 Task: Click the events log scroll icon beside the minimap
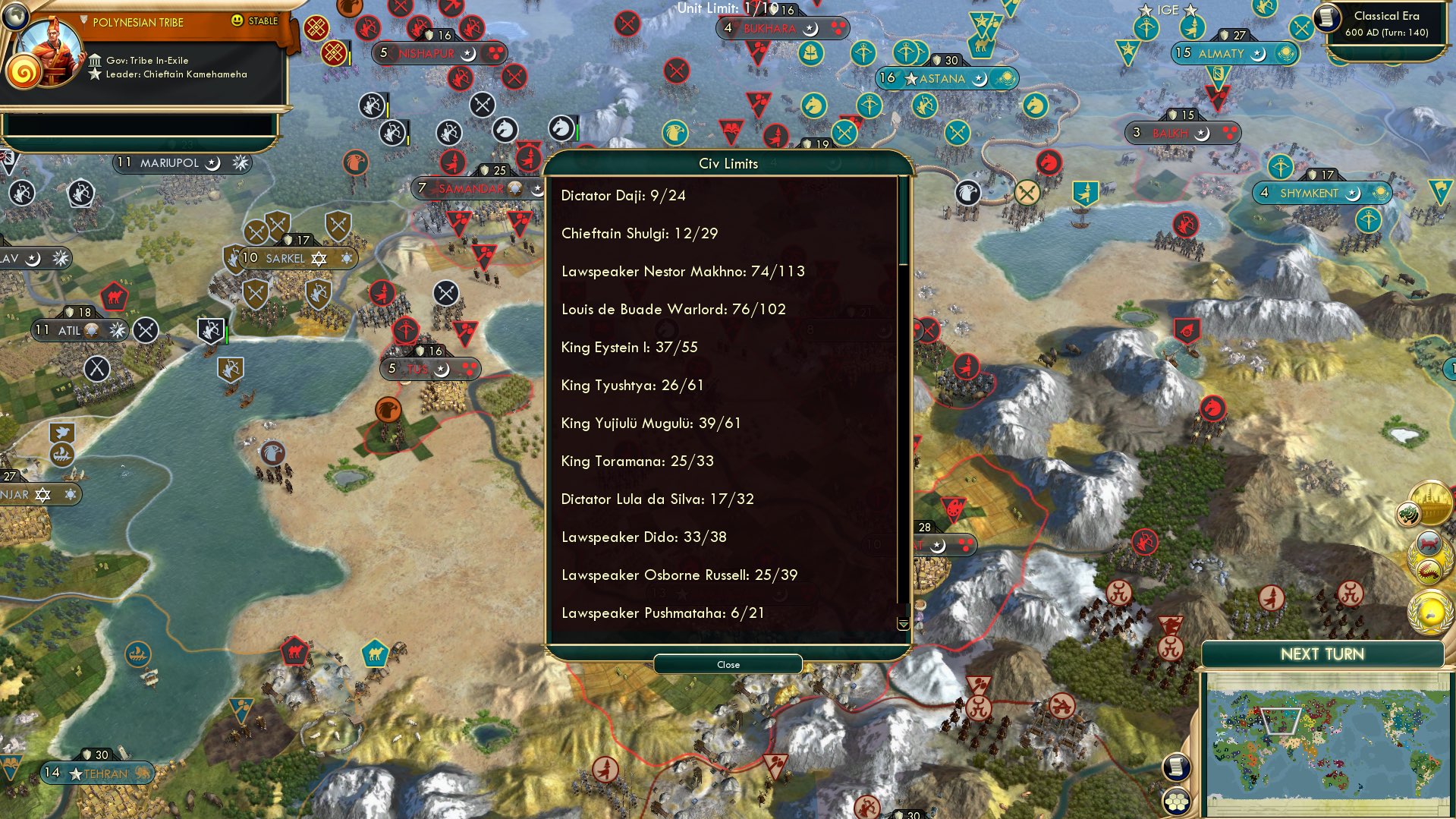[1177, 768]
